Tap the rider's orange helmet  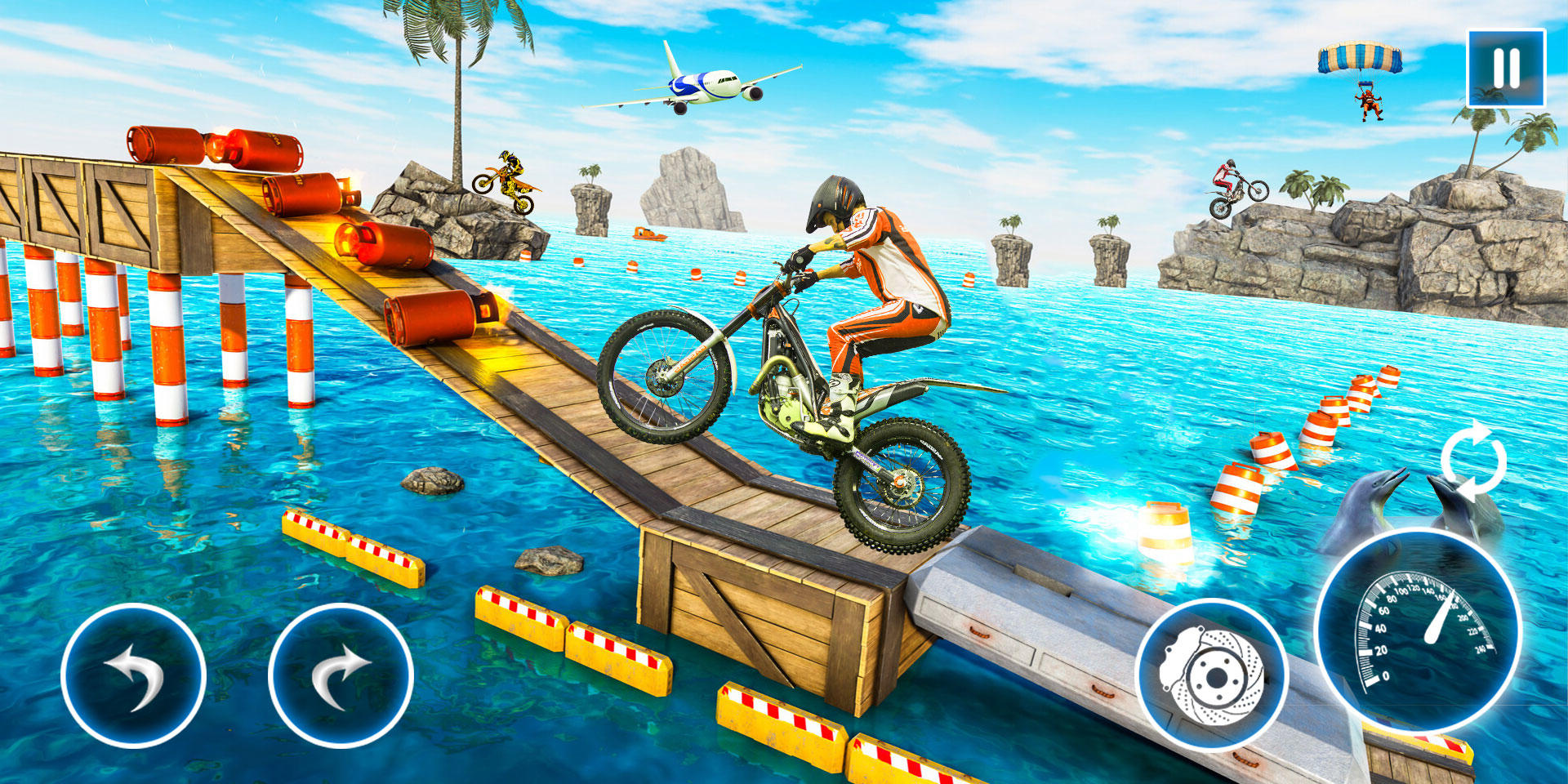pos(833,200)
